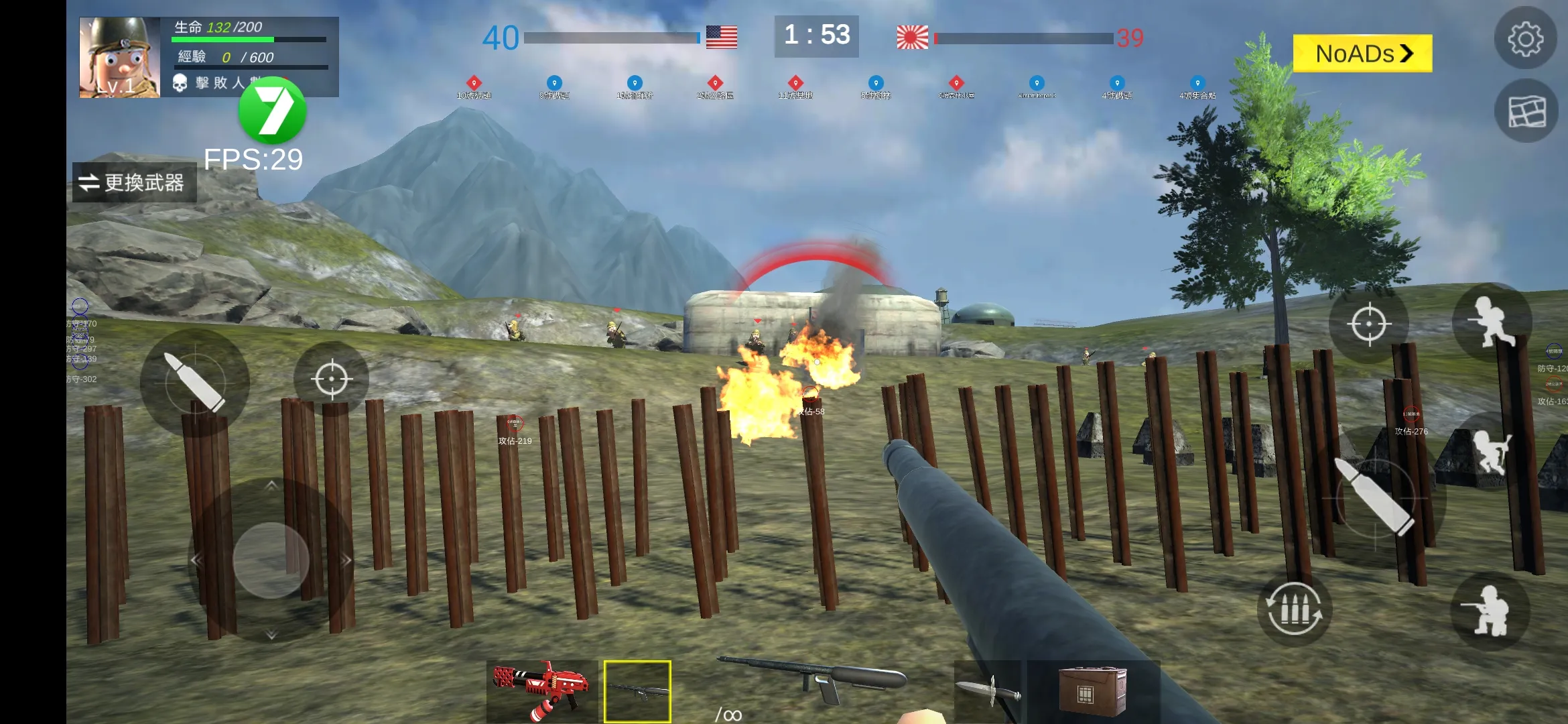Click the movement joystick knob
The width and height of the screenshot is (1568, 724).
click(x=271, y=560)
